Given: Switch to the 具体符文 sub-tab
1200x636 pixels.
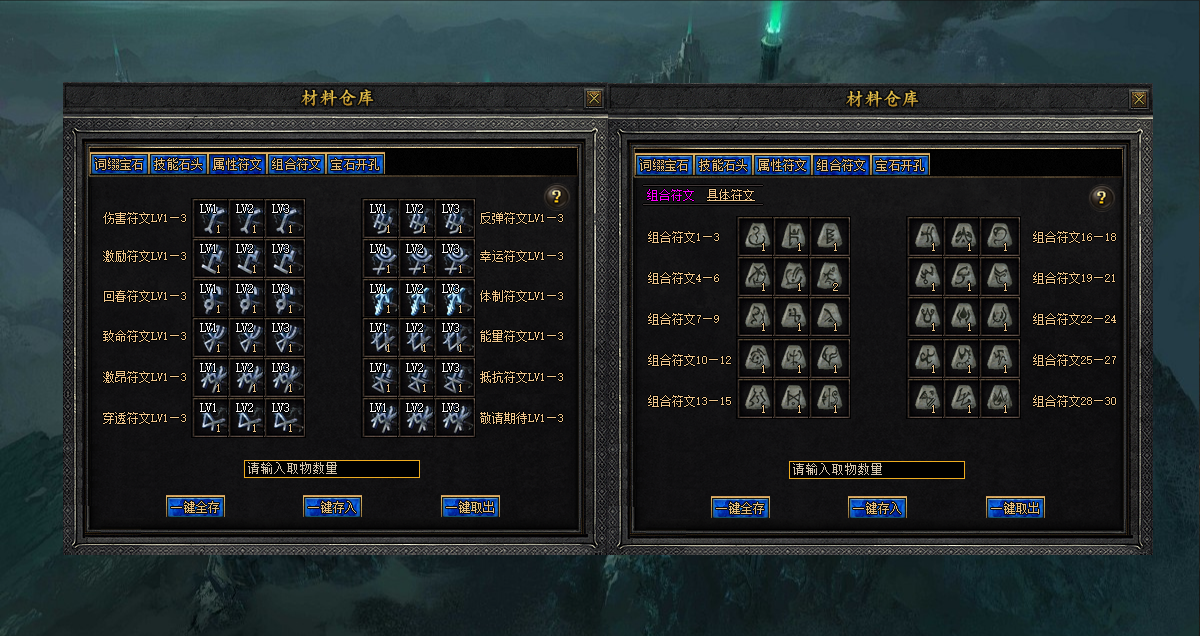Looking at the screenshot, I should [731, 196].
